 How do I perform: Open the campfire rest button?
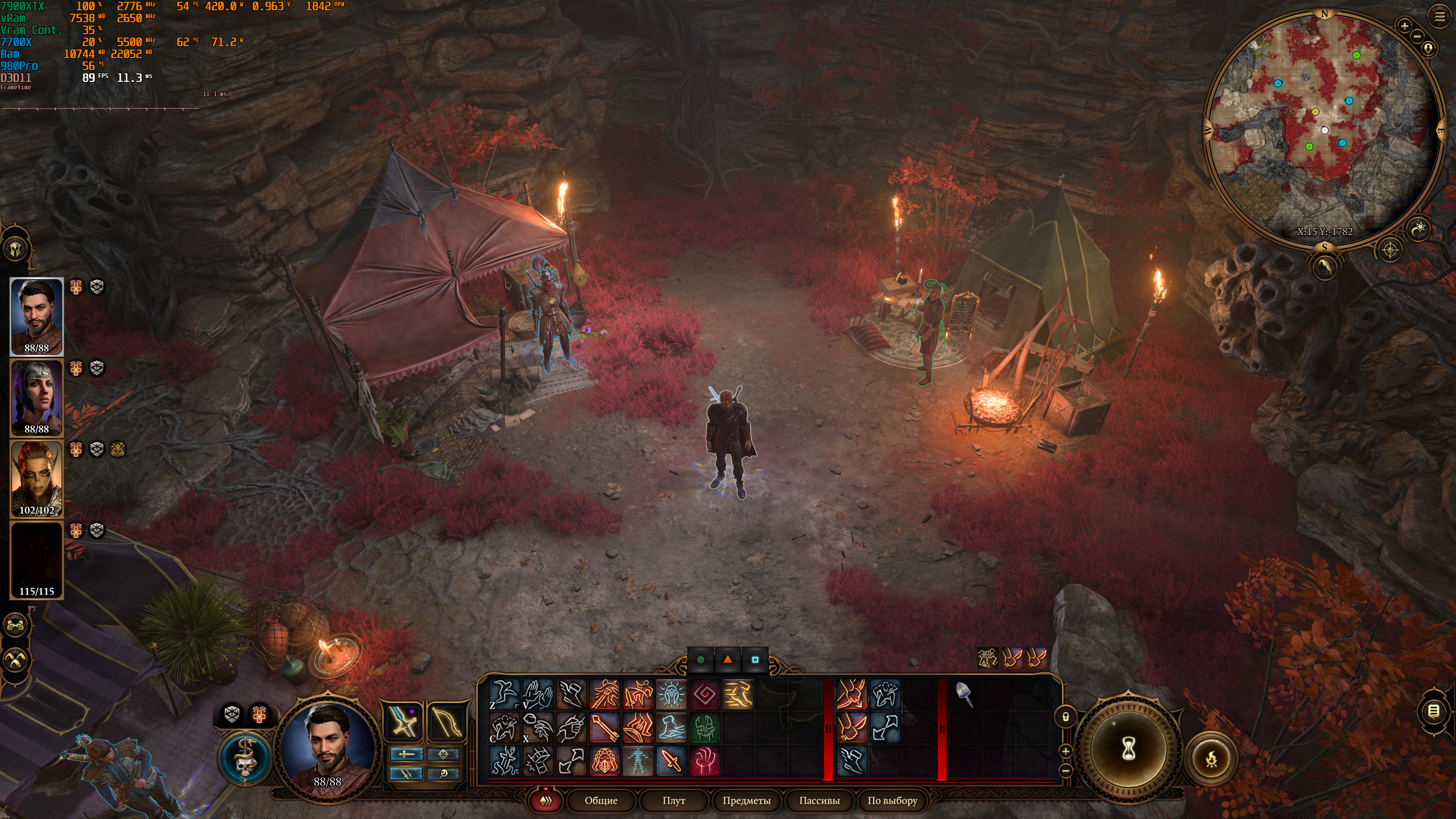click(x=1211, y=759)
